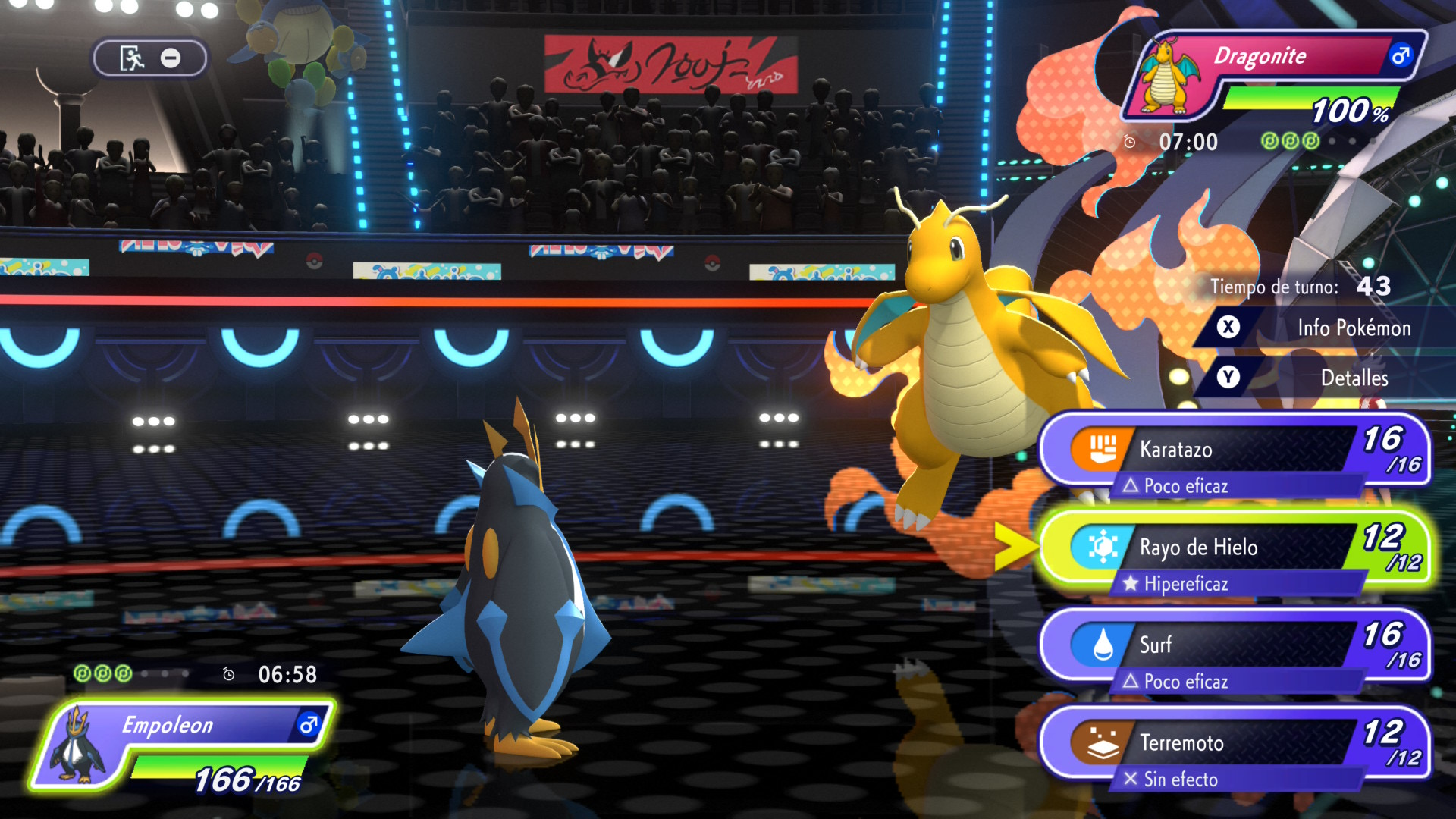Expand the Poco eficaz note under Surf
Screen dimensions: 1456x819
click(1177, 682)
